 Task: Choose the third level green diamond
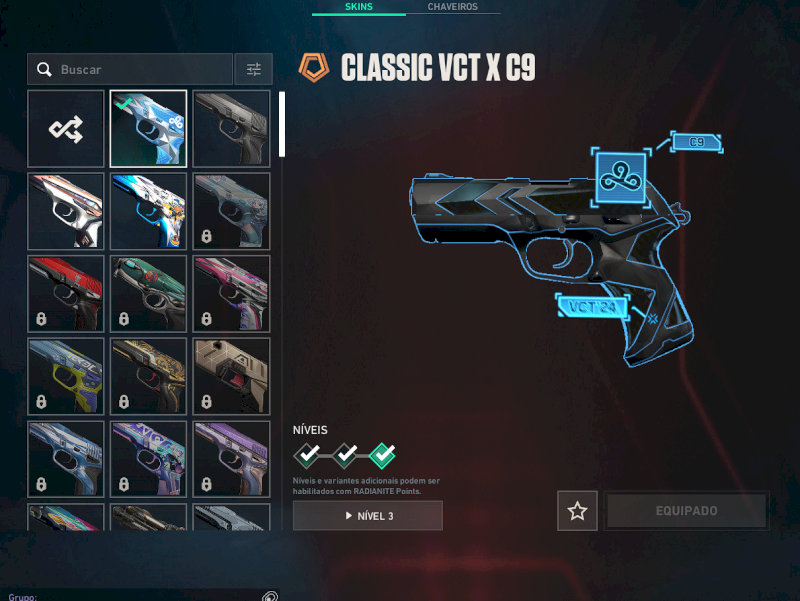tap(382, 456)
